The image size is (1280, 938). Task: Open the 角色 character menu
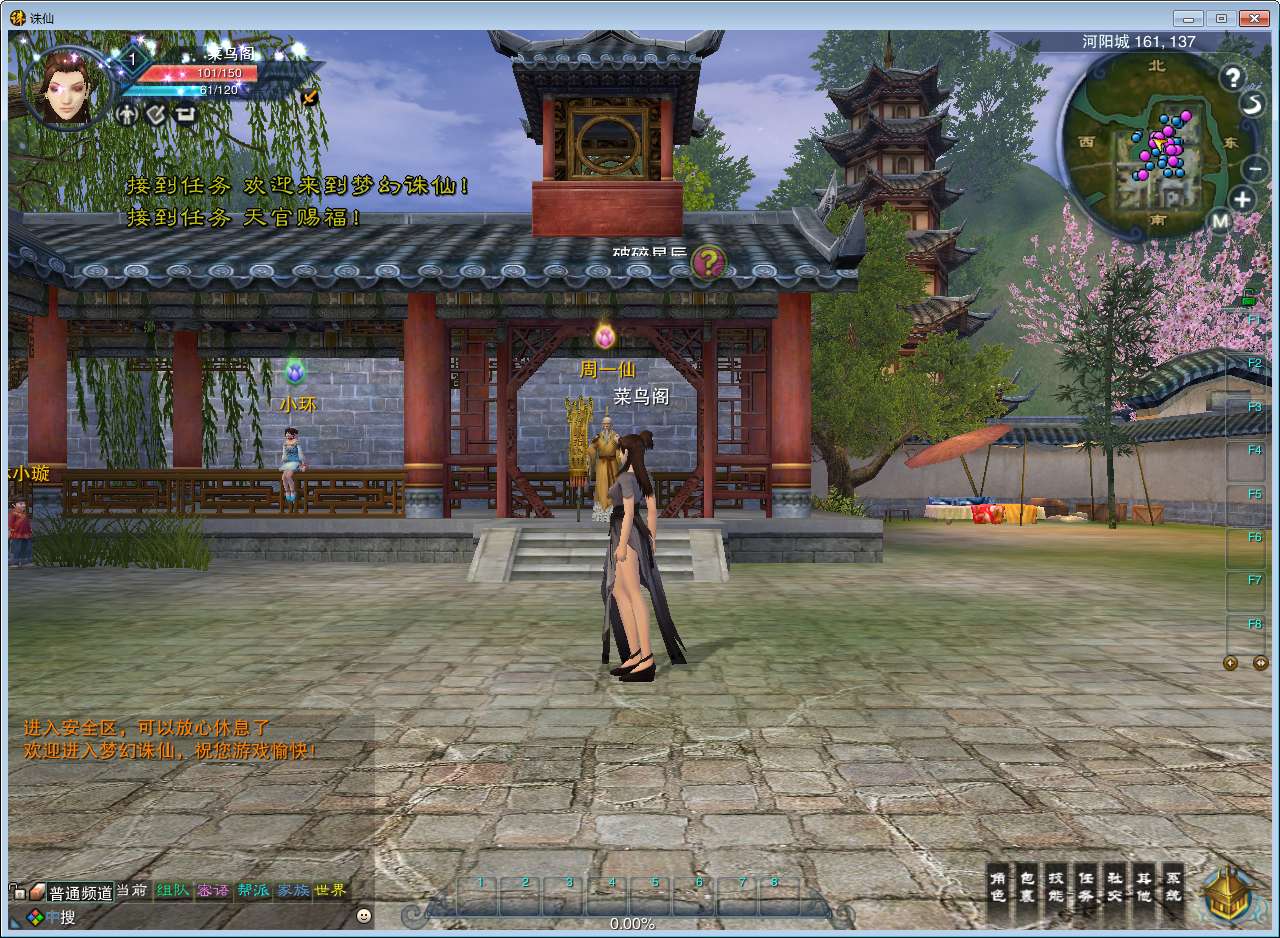click(x=997, y=888)
